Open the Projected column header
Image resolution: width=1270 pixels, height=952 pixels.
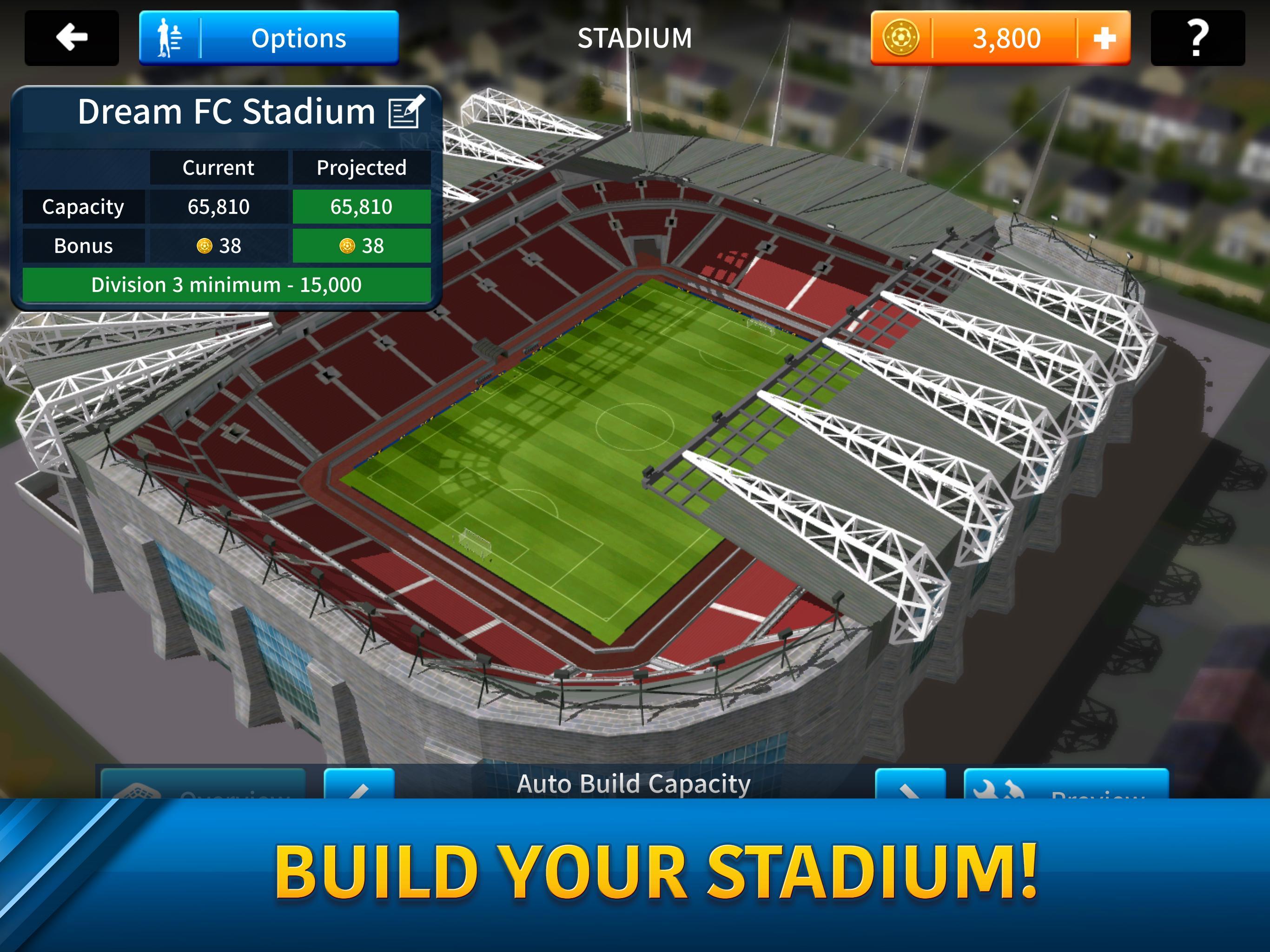362,168
